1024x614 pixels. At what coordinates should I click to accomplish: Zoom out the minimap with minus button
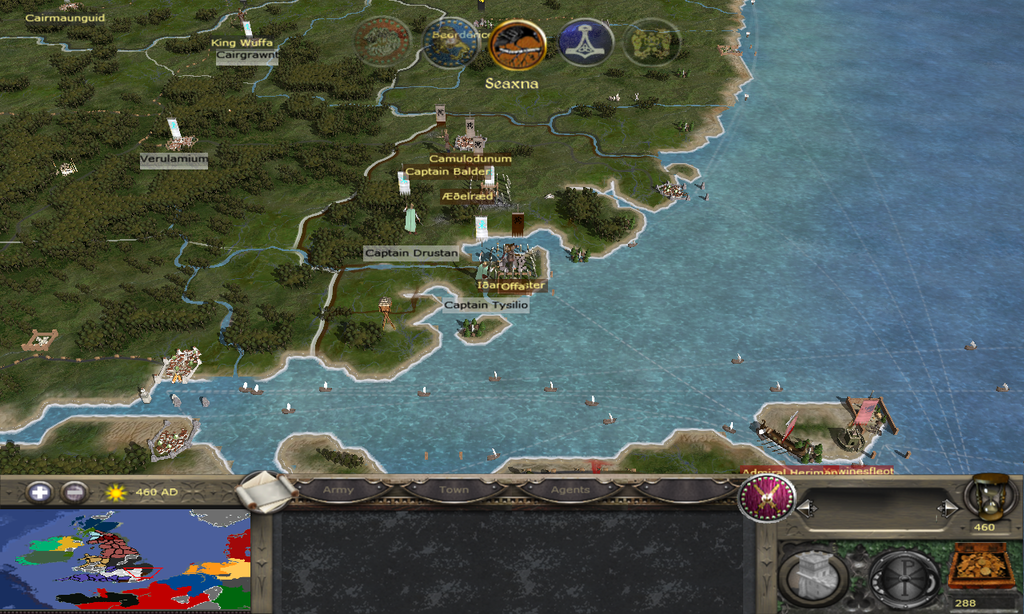tap(74, 492)
